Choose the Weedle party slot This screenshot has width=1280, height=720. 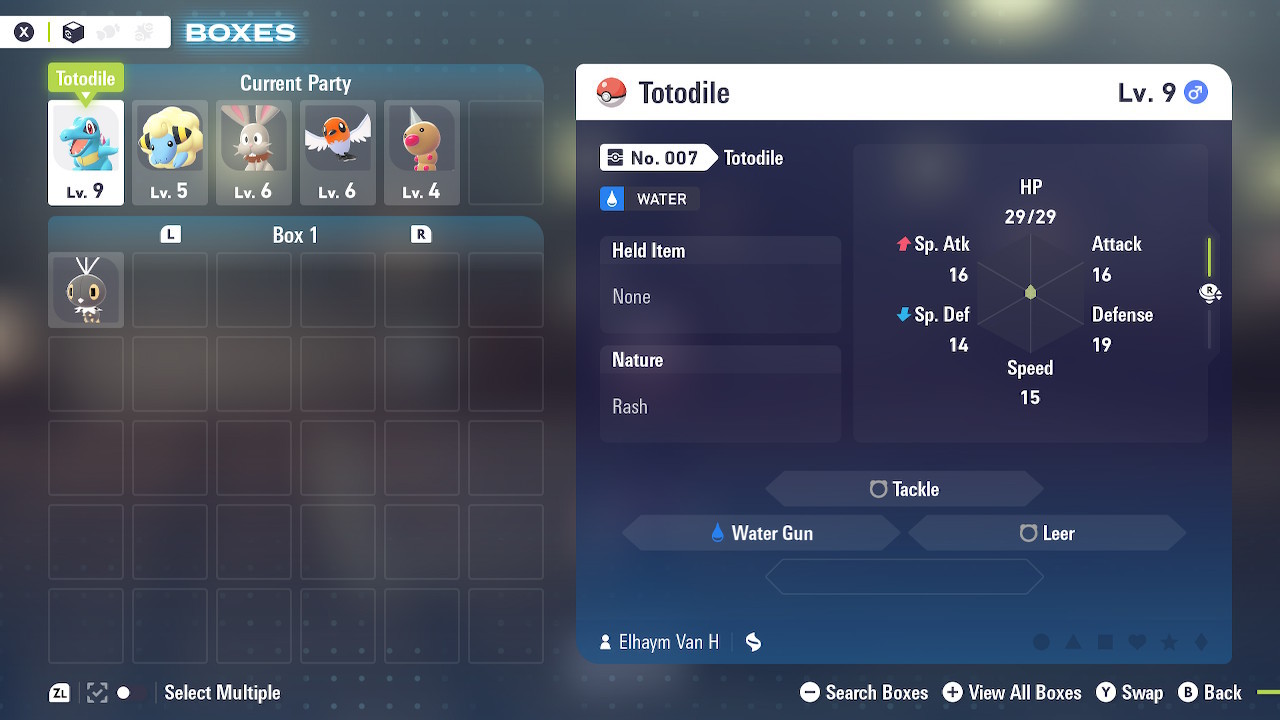422,152
